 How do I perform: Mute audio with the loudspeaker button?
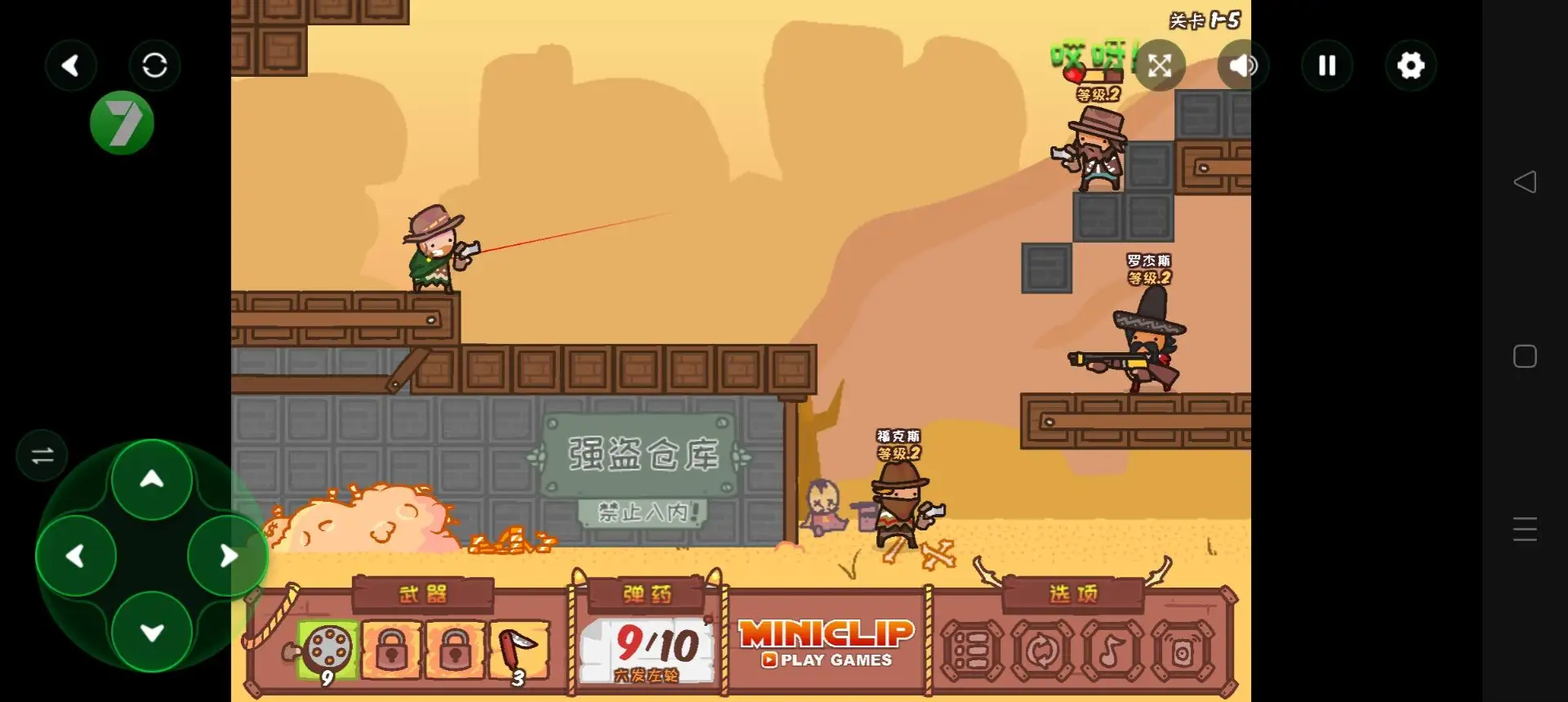tap(1243, 65)
